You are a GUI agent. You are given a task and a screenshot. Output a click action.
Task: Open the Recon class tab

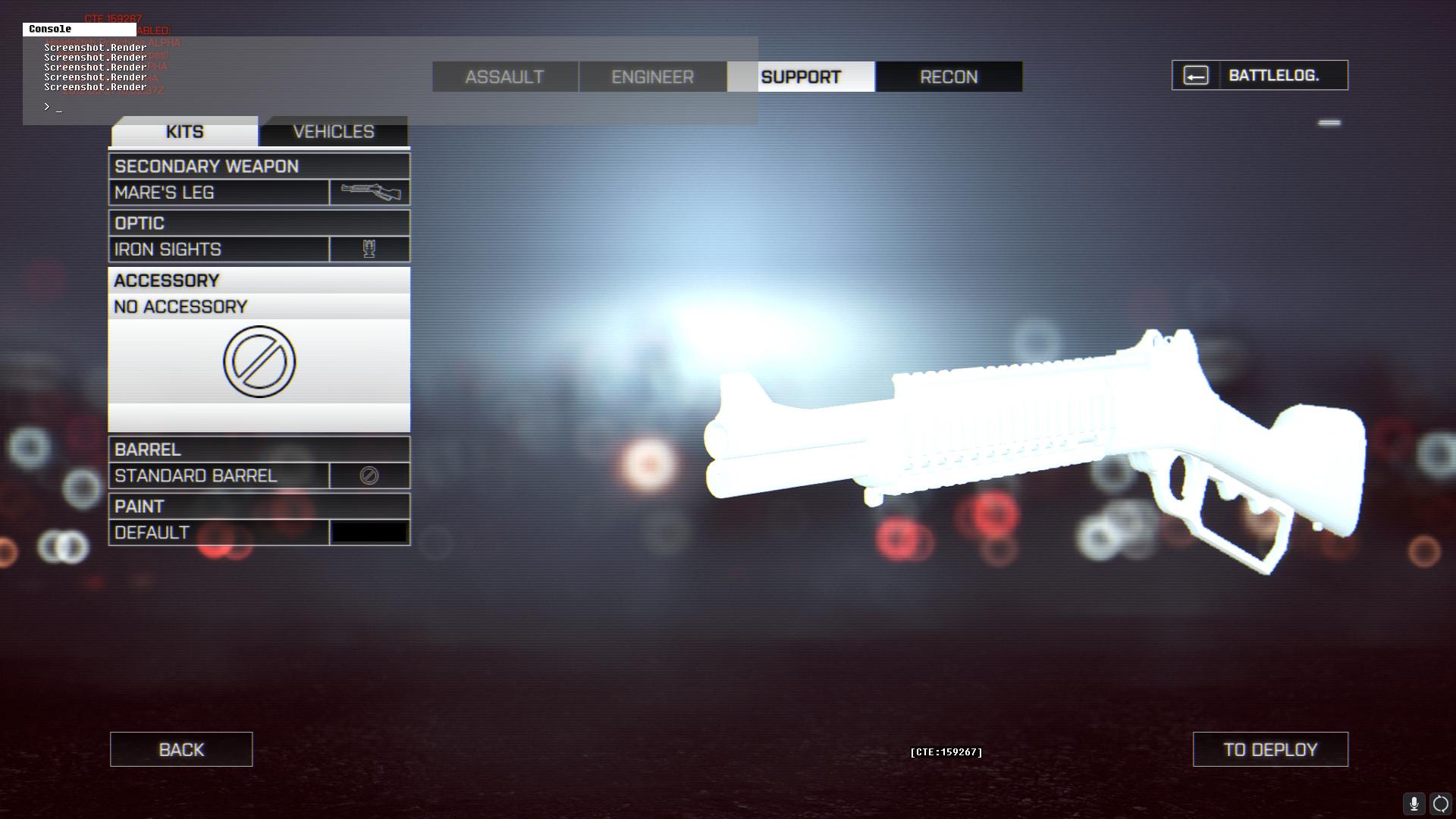[949, 77]
